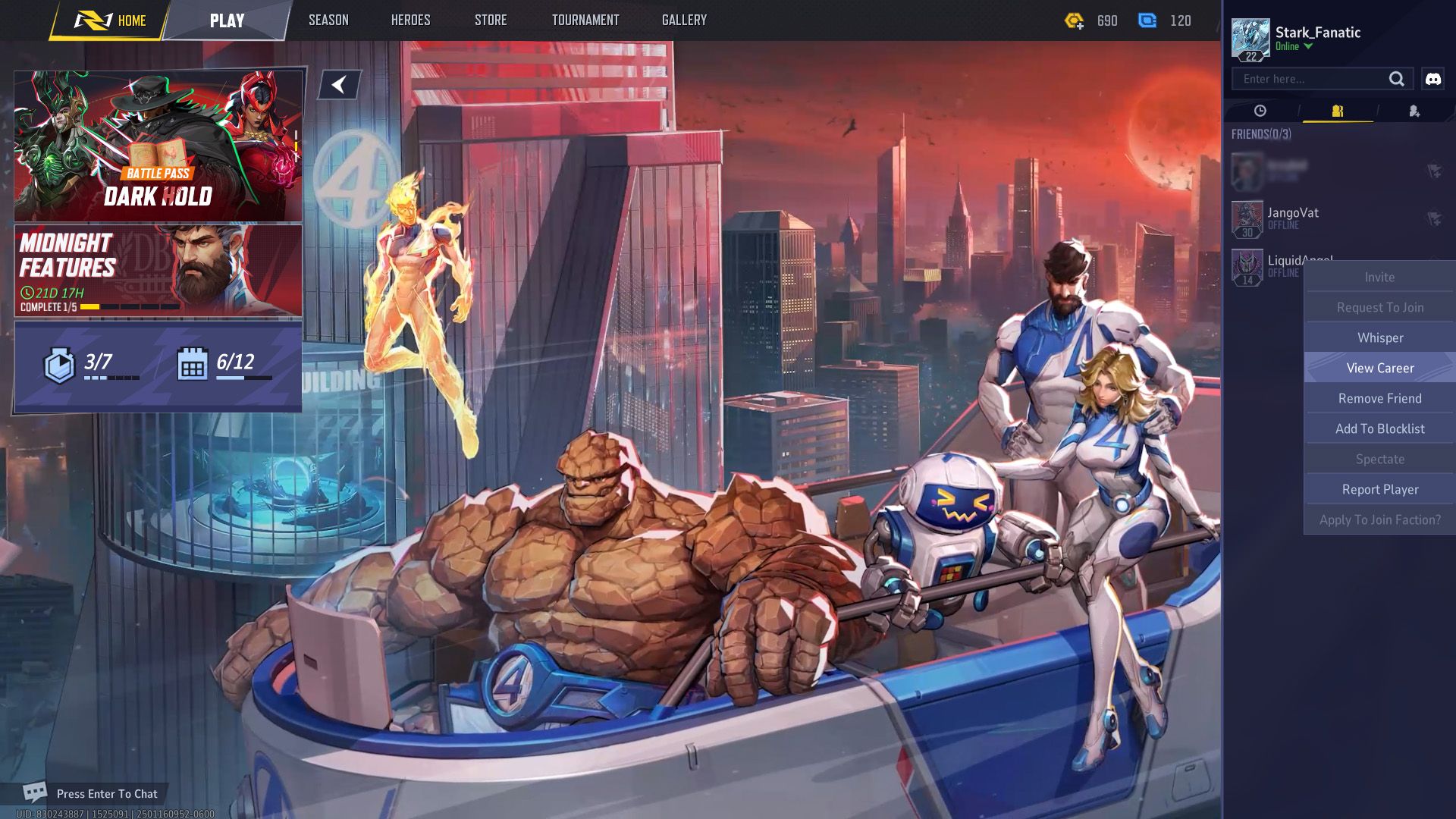Viewport: 1456px width, 819px height.
Task: Select the friends list icon tab
Action: point(1336,111)
